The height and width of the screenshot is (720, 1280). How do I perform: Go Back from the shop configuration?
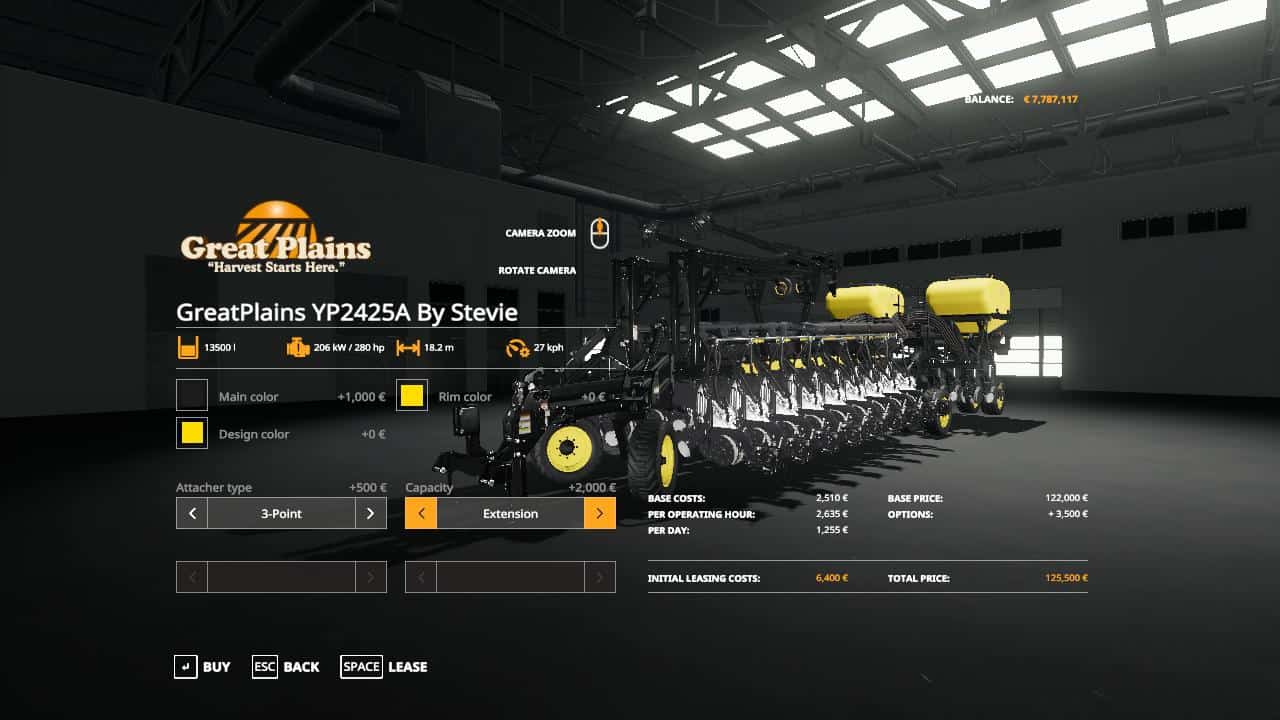coord(286,667)
